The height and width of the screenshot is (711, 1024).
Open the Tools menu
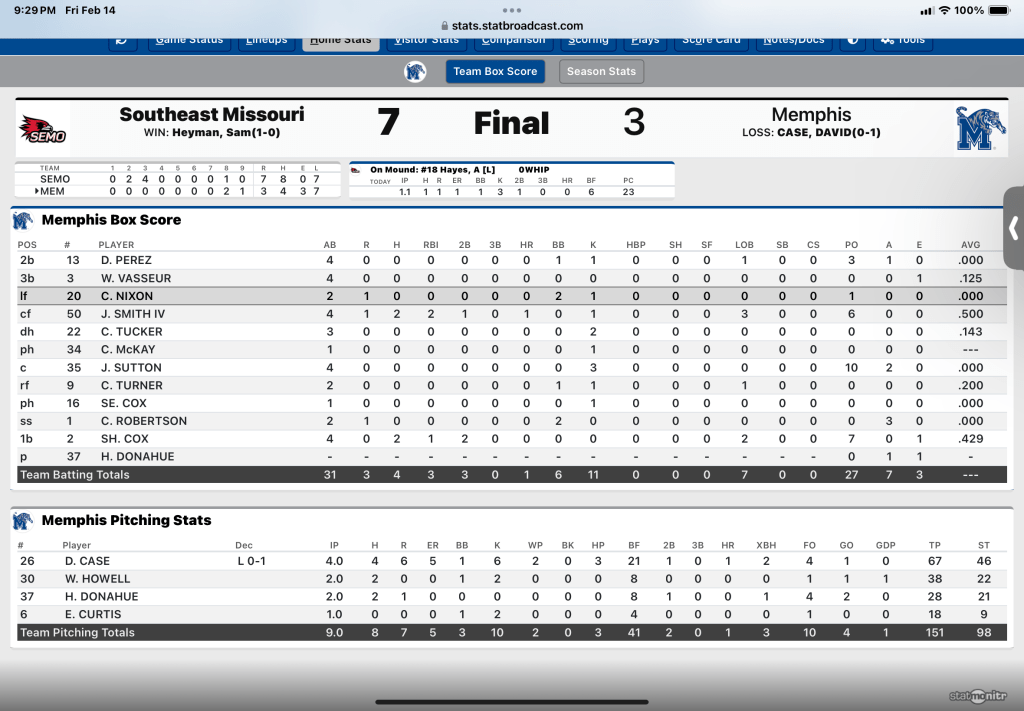click(902, 41)
